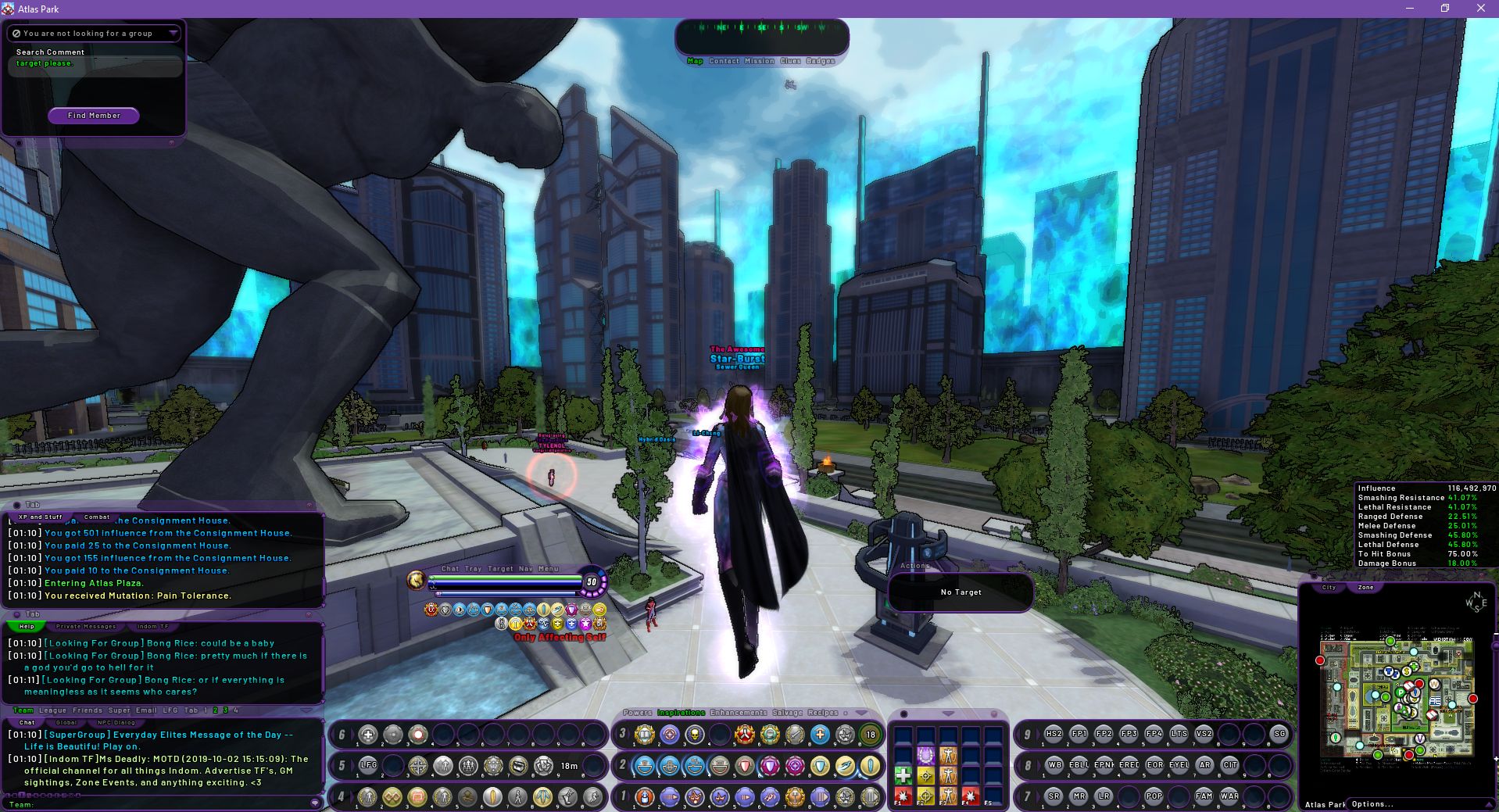
Task: Toggle the Team channel in the chat channel bar
Action: click(23, 710)
